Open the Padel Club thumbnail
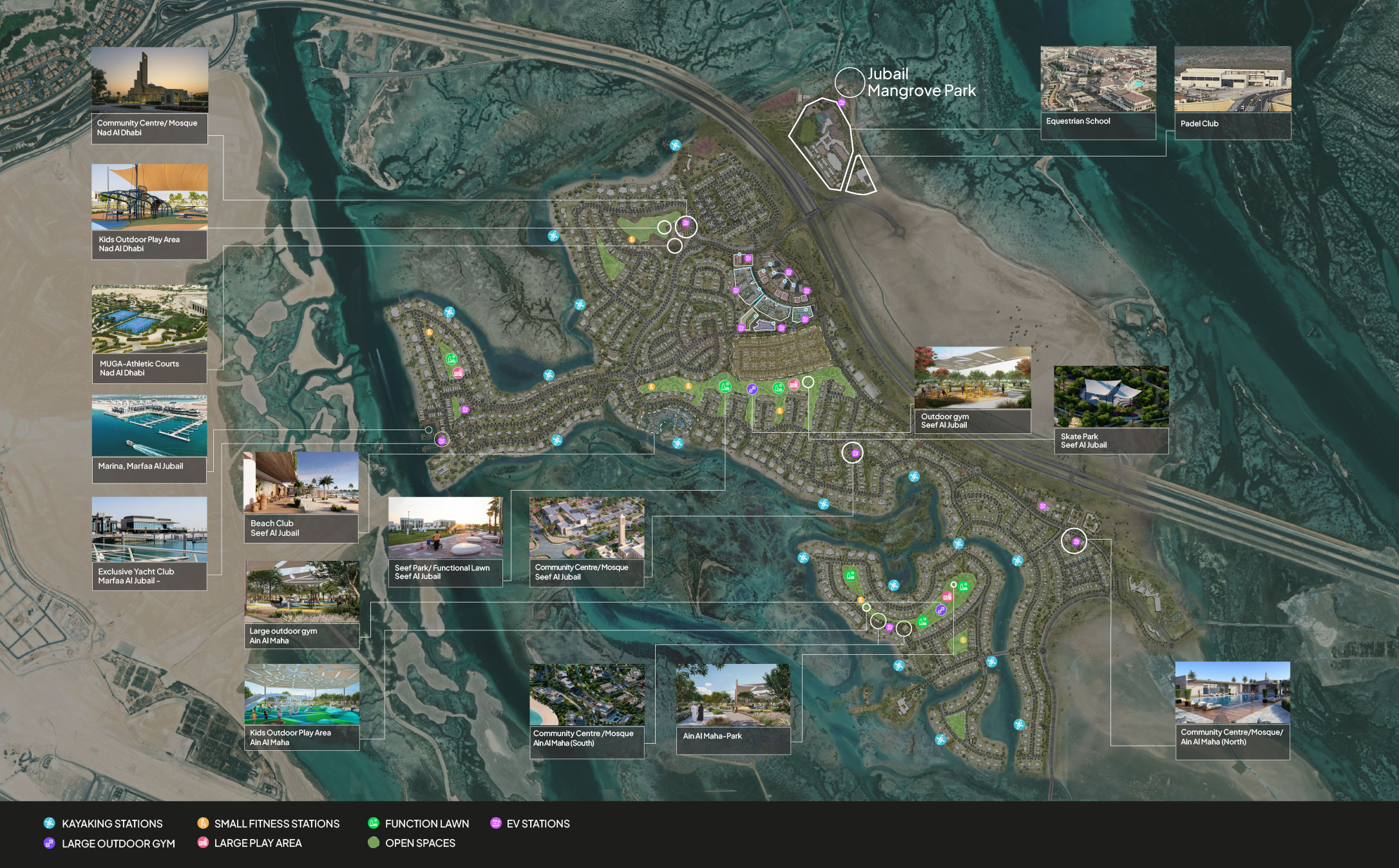The image size is (1399, 868). pyautogui.click(x=1233, y=79)
